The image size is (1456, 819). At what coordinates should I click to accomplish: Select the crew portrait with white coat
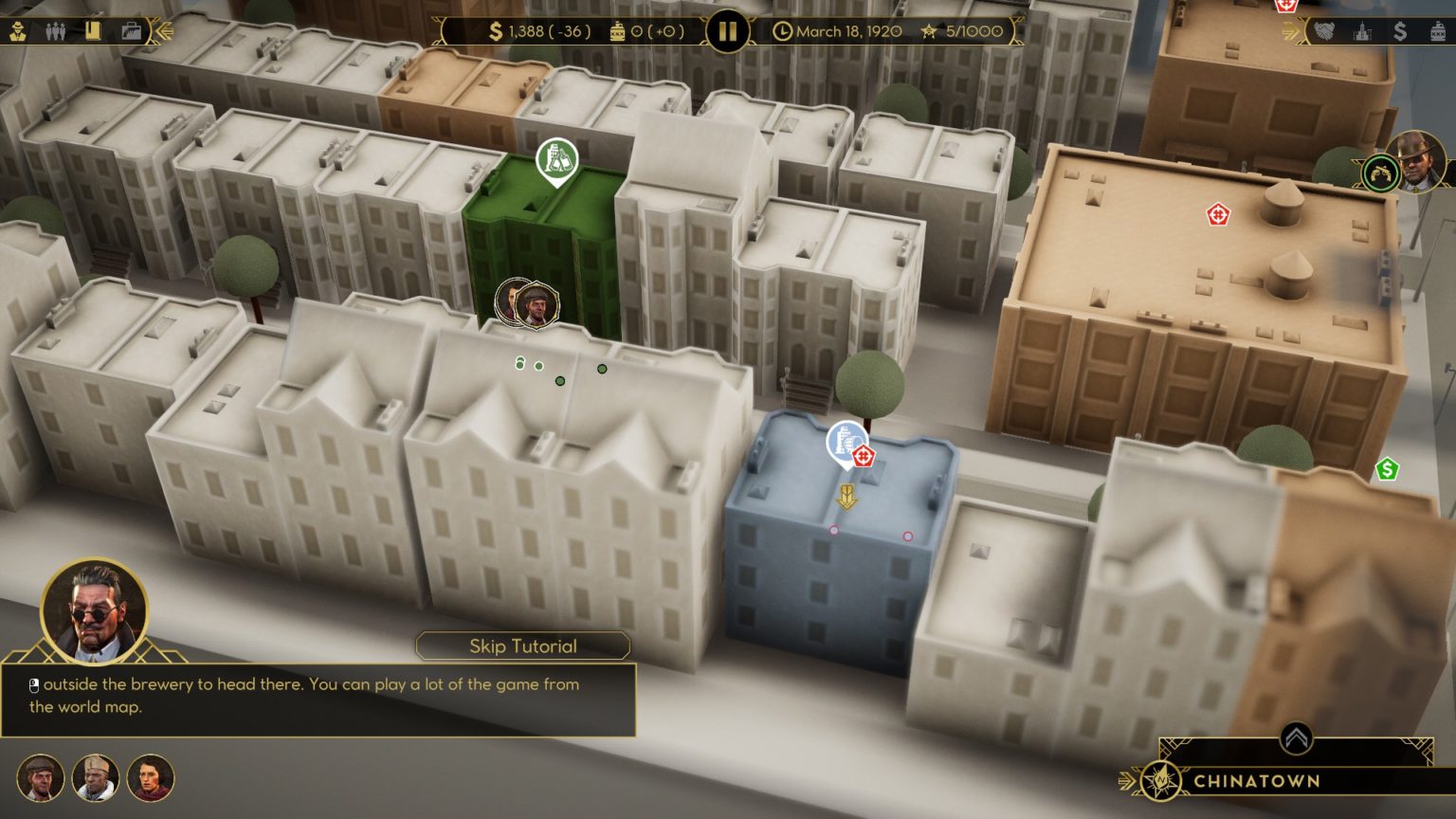pos(96,778)
